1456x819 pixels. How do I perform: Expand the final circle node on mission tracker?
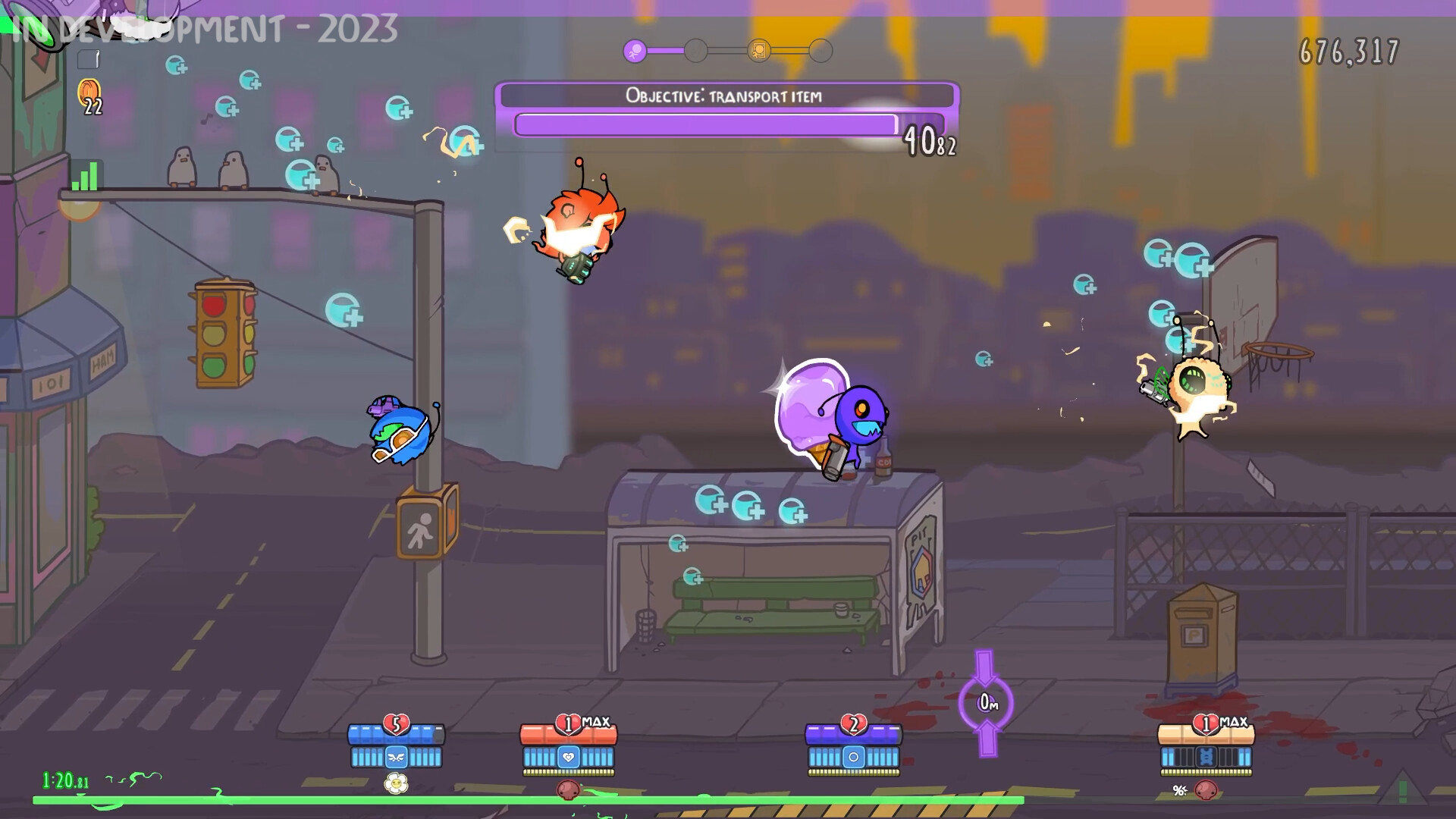pos(821,51)
